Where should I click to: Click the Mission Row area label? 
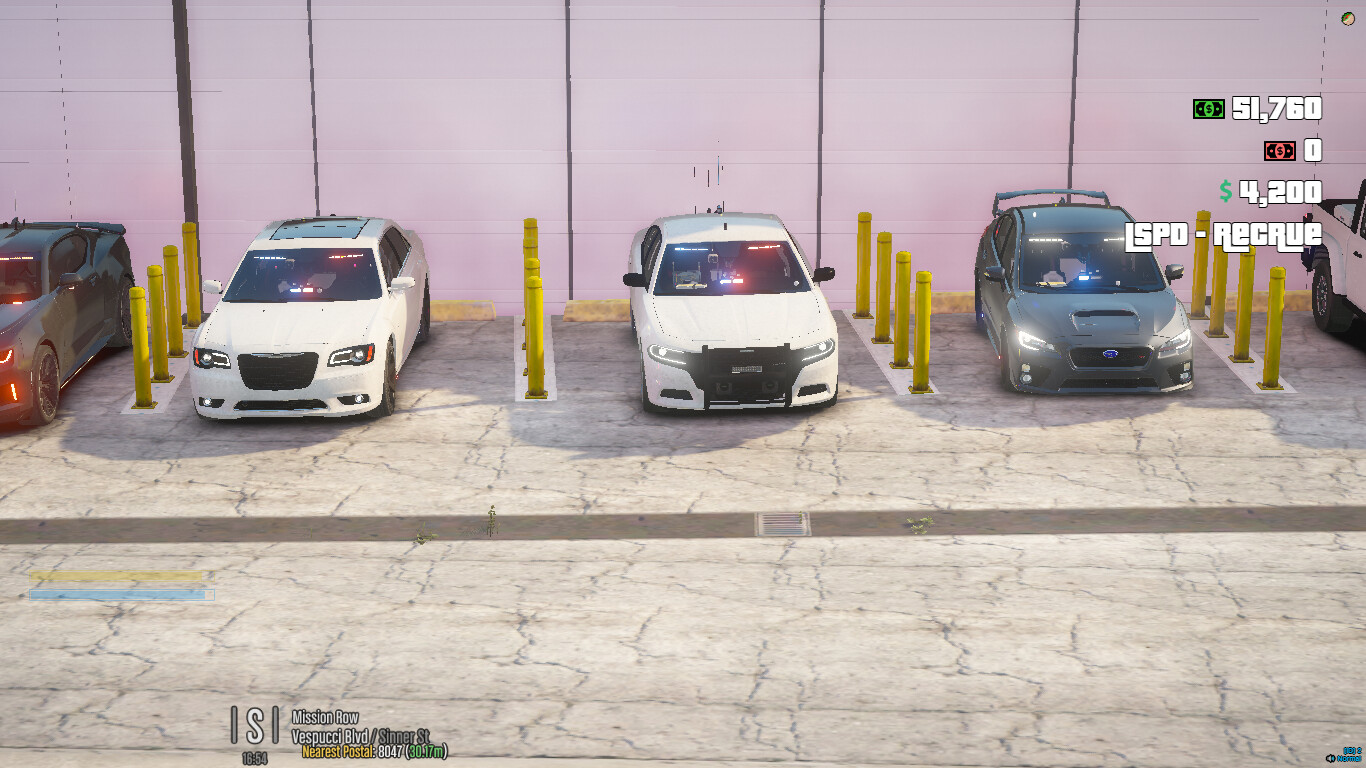coord(325,716)
